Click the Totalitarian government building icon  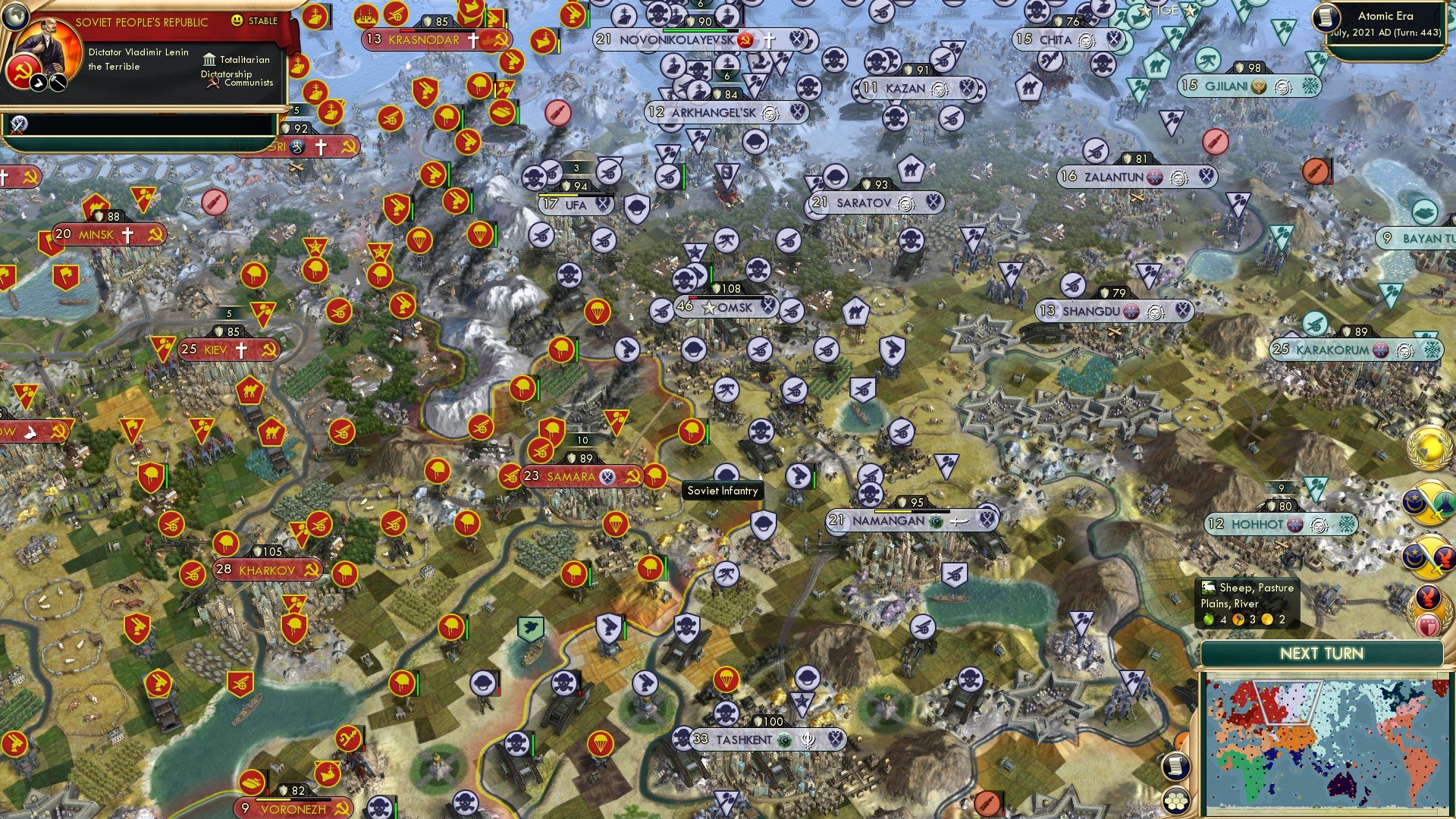point(209,59)
